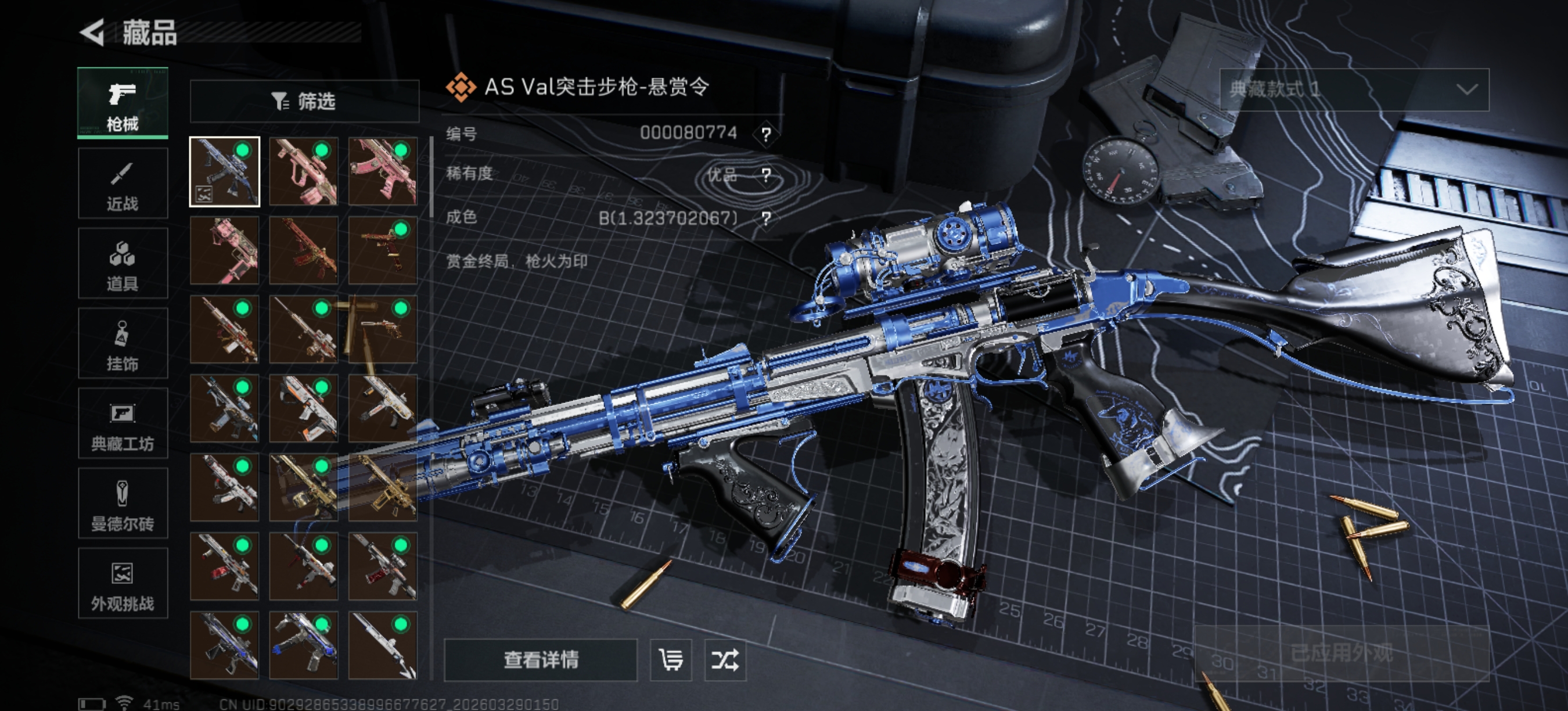Go back using the arrow beside 藏品
The image size is (1568, 711).
pos(92,33)
